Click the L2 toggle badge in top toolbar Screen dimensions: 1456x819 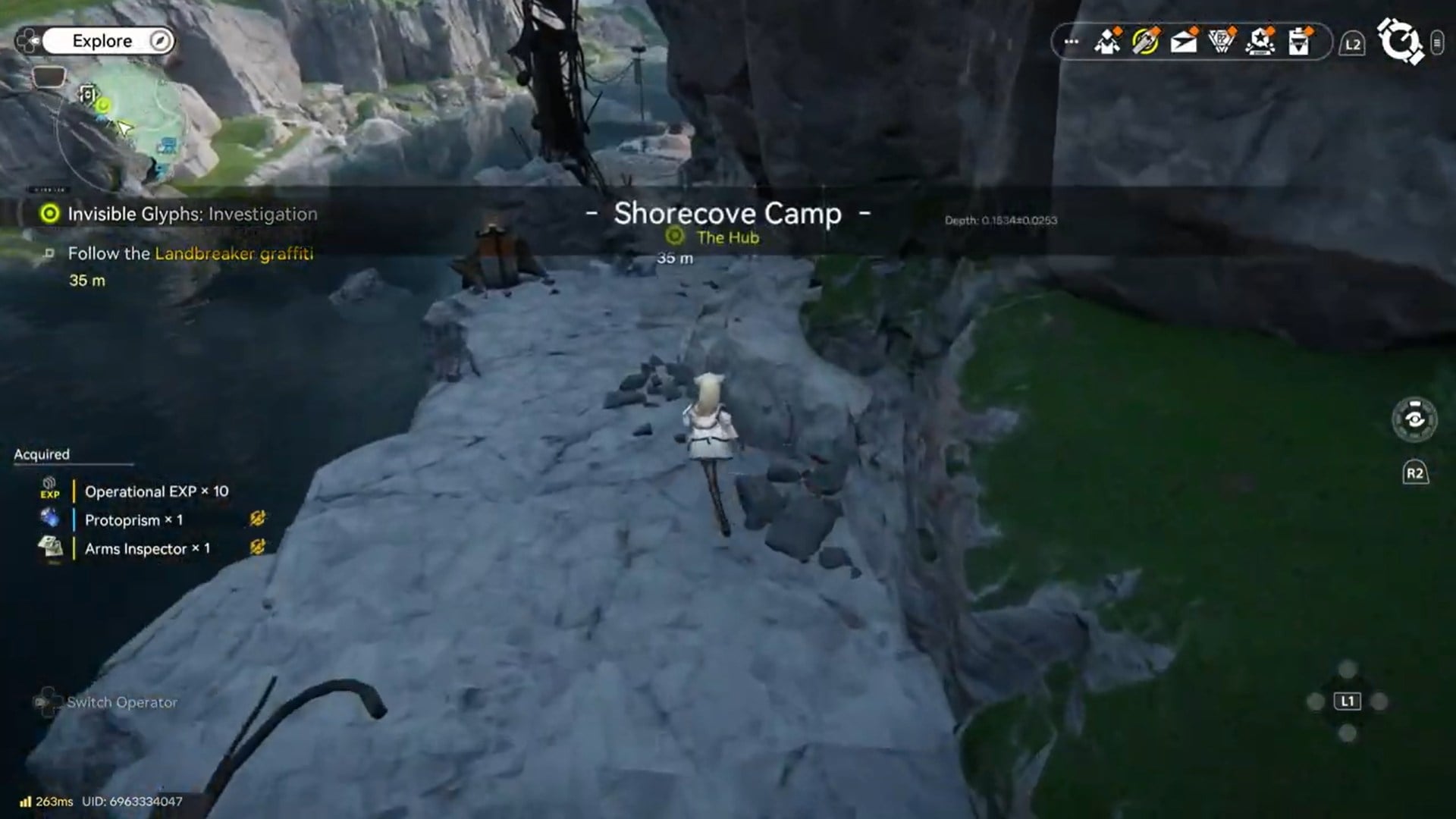point(1351,43)
